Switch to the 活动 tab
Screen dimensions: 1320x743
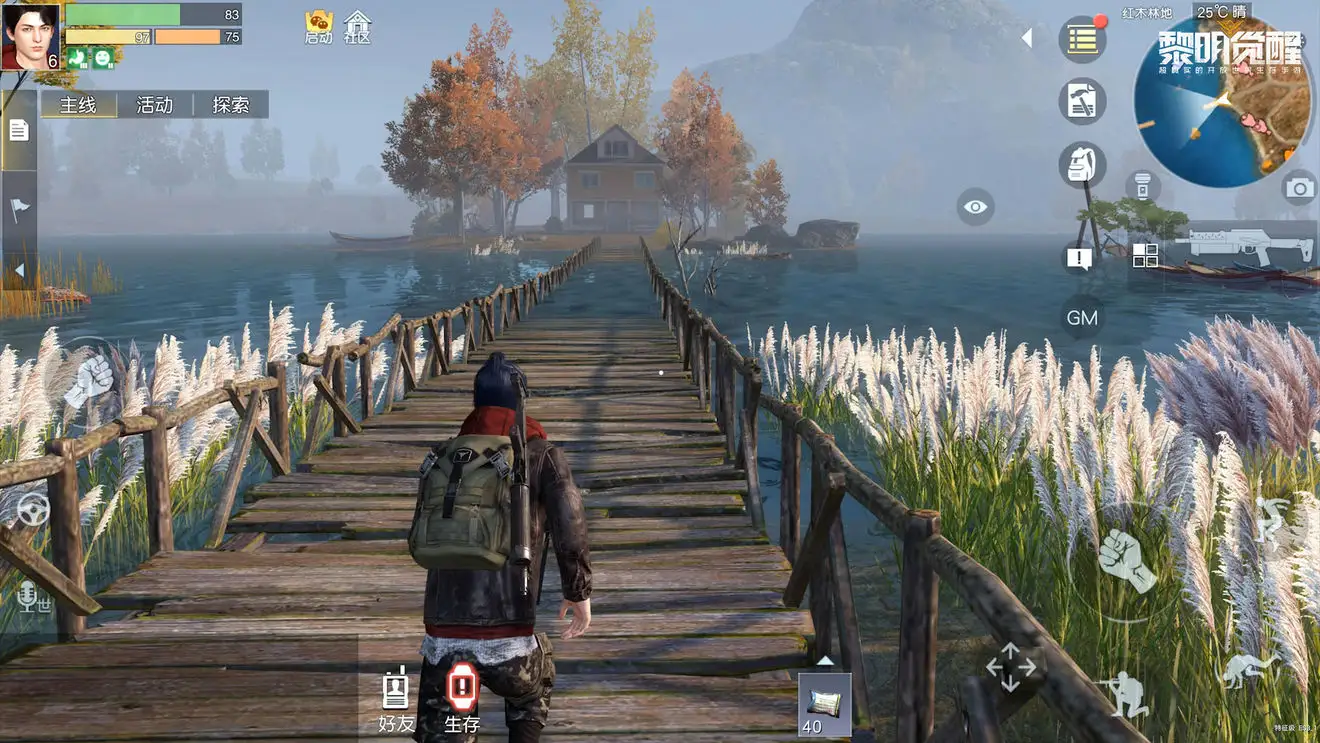[x=154, y=105]
